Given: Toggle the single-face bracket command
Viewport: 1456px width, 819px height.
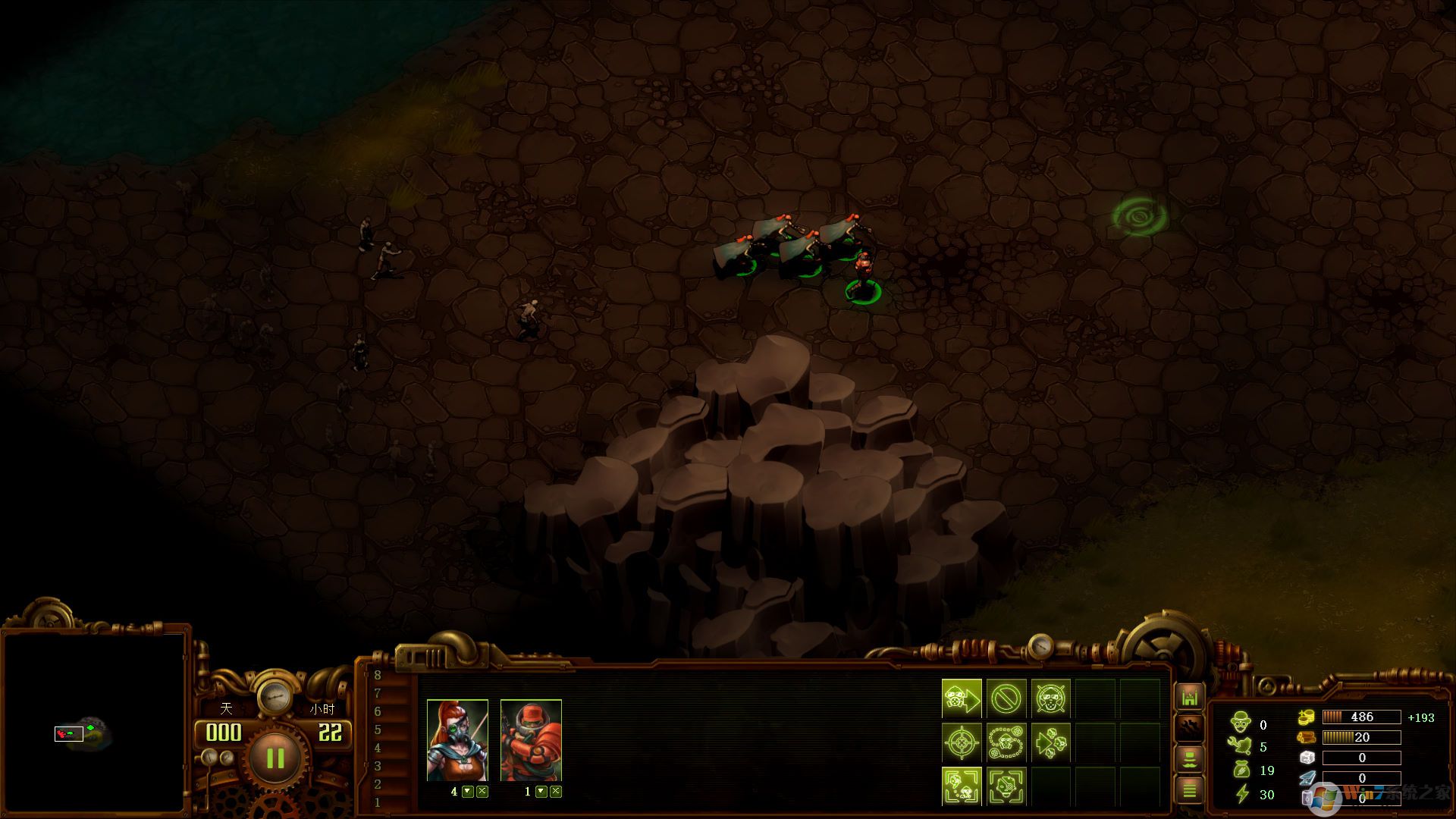Looking at the screenshot, I should 1006,786.
